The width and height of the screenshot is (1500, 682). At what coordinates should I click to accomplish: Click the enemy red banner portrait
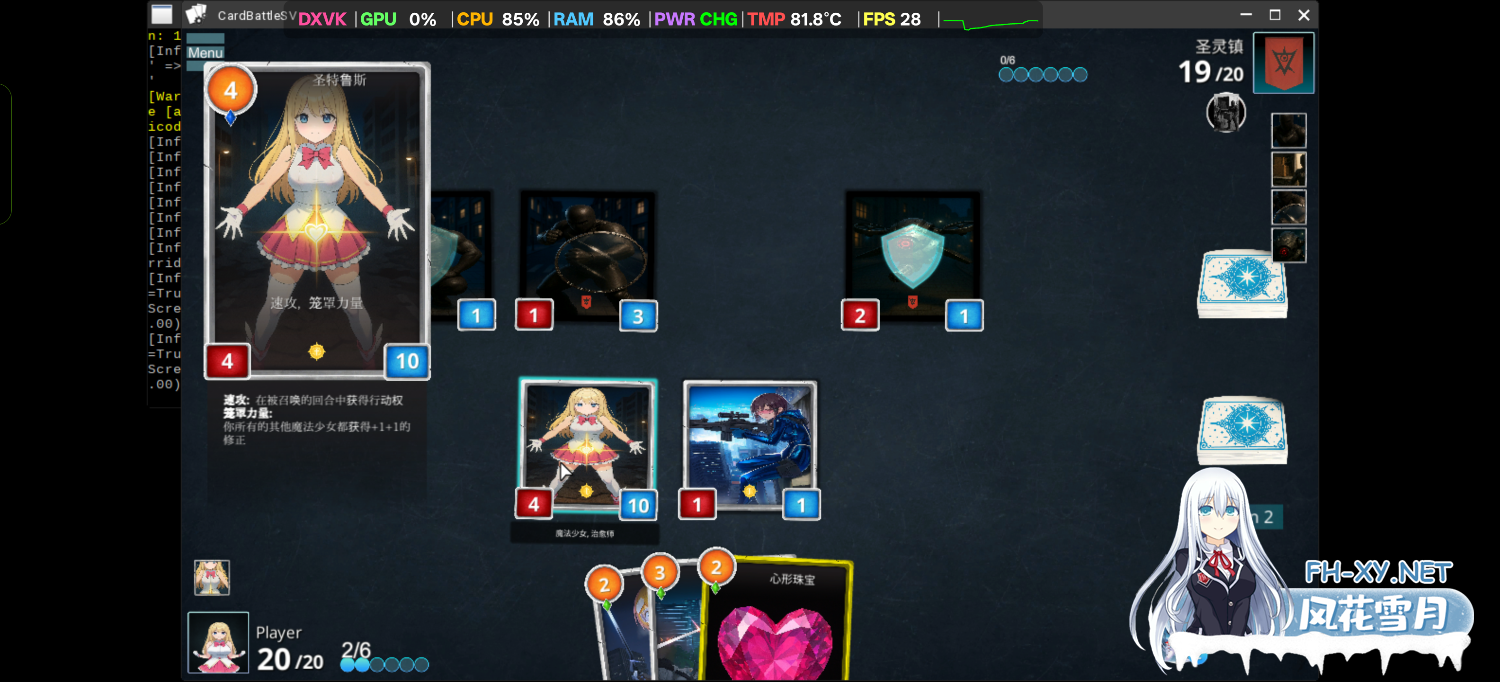tap(1283, 63)
